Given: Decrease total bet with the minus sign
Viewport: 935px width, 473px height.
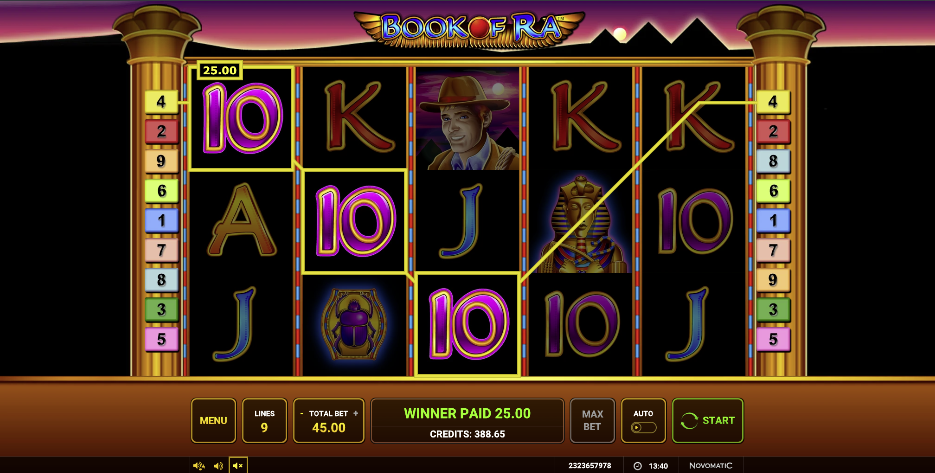Looking at the screenshot, I should tap(302, 413).
